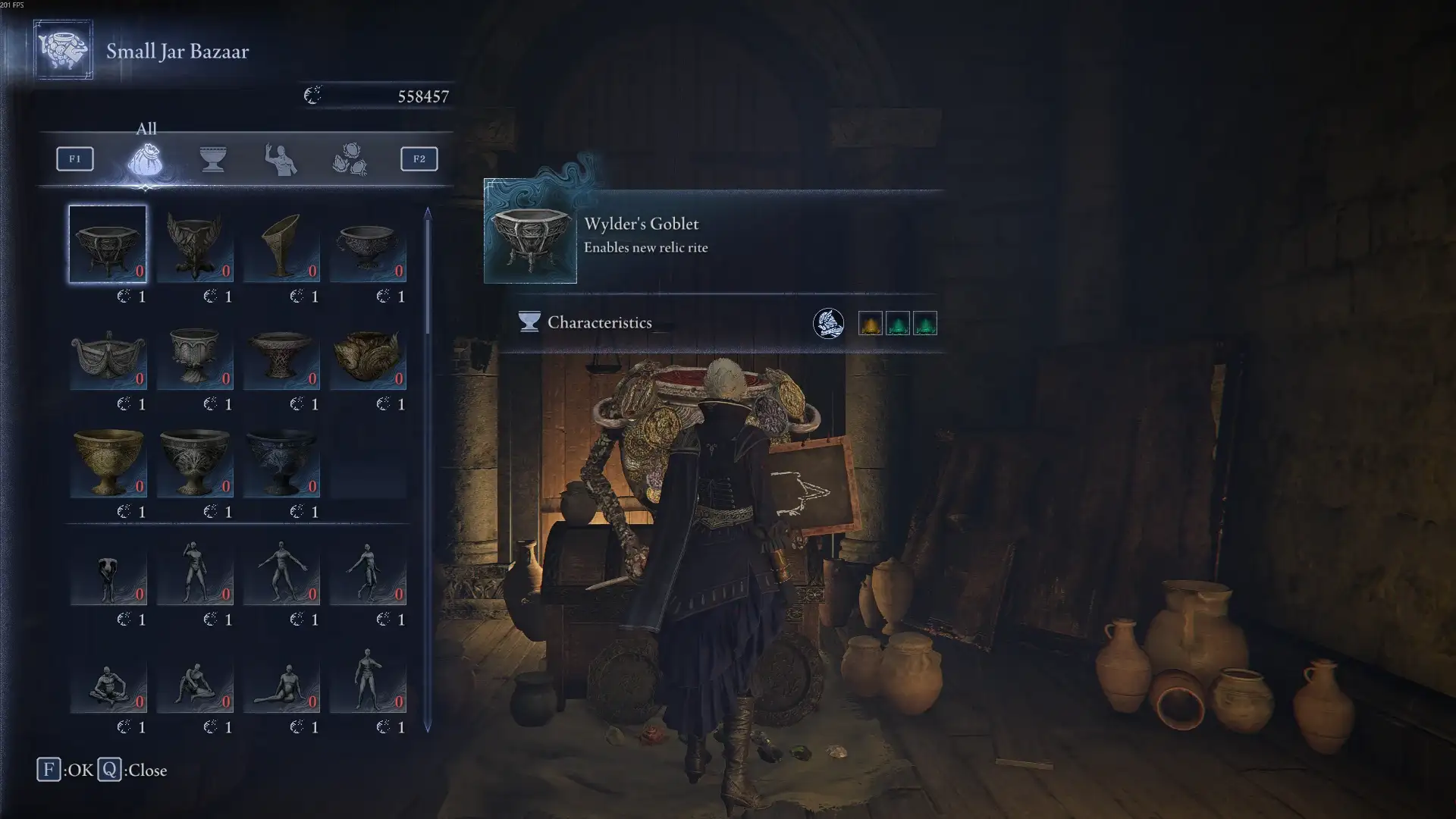Select the Wylder's Goblet shop slot
The image size is (1456, 819).
(108, 244)
